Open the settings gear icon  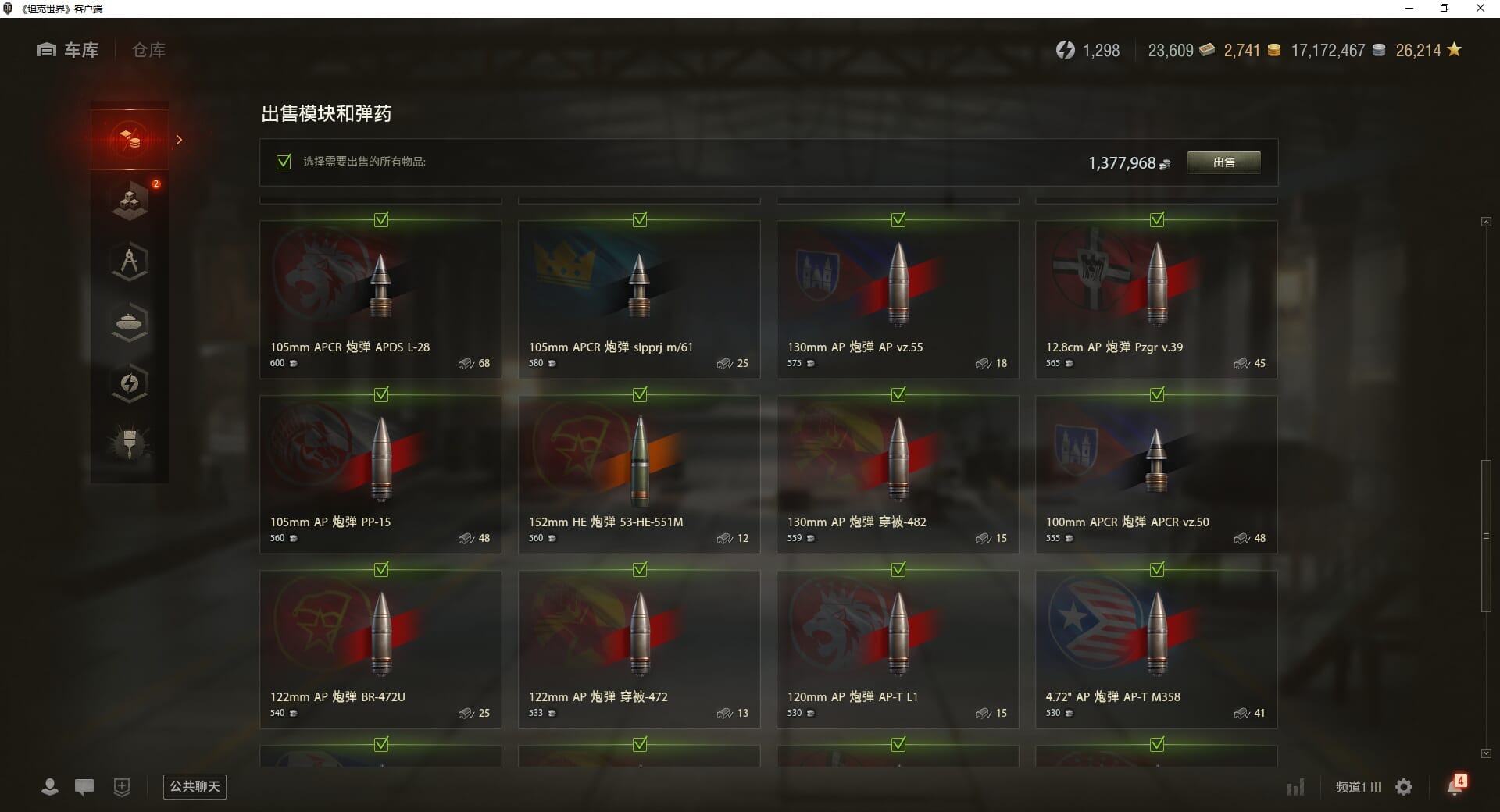1404,787
